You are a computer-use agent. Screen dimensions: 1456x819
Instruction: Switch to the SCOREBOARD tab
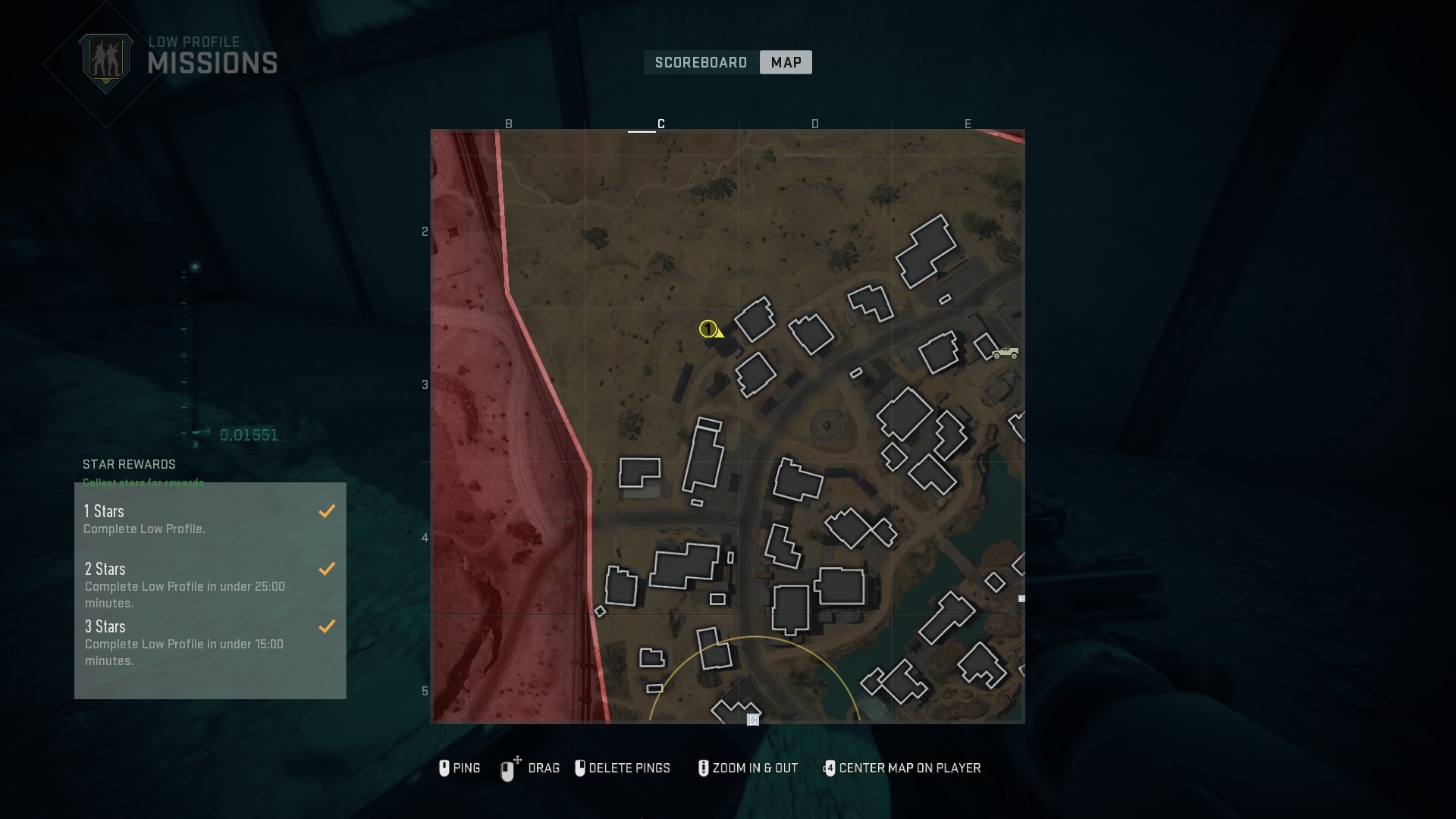pos(700,62)
